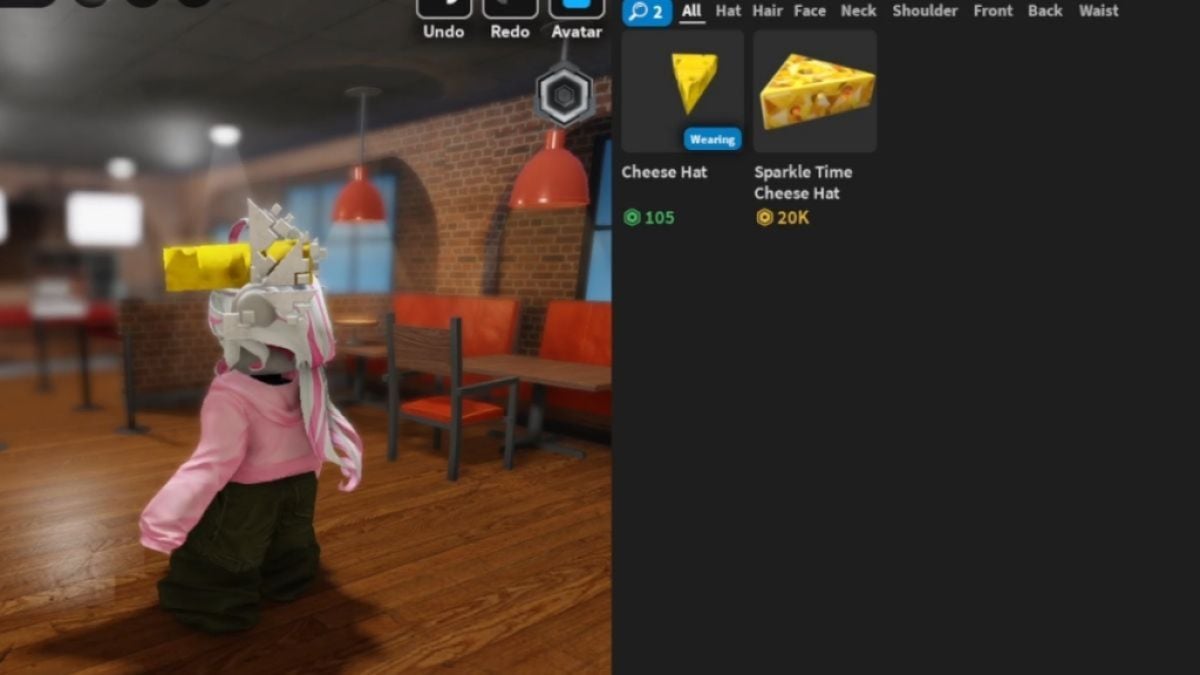Redo the avatar change
The height and width of the screenshot is (675, 1200).
510,10
